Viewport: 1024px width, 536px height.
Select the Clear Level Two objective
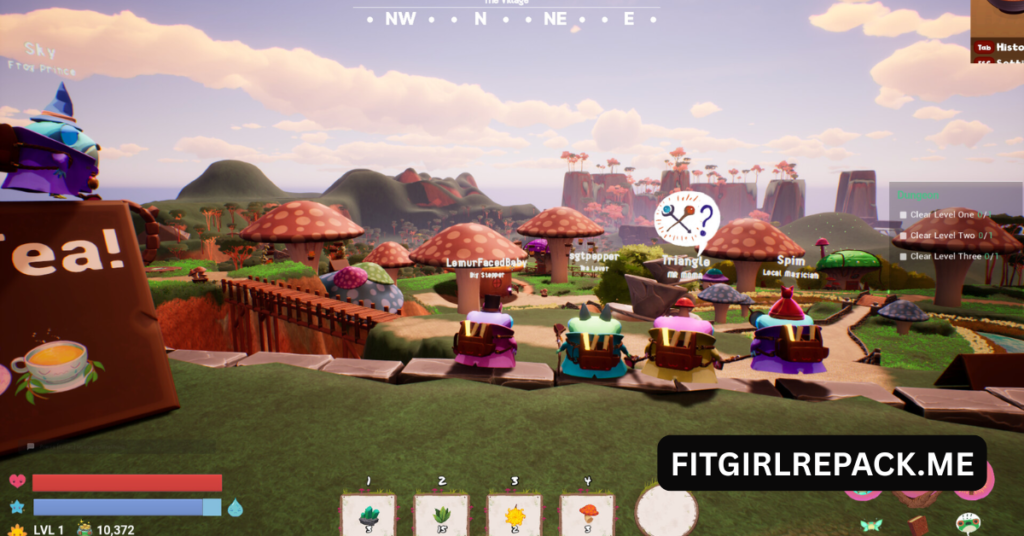pyautogui.click(x=944, y=235)
